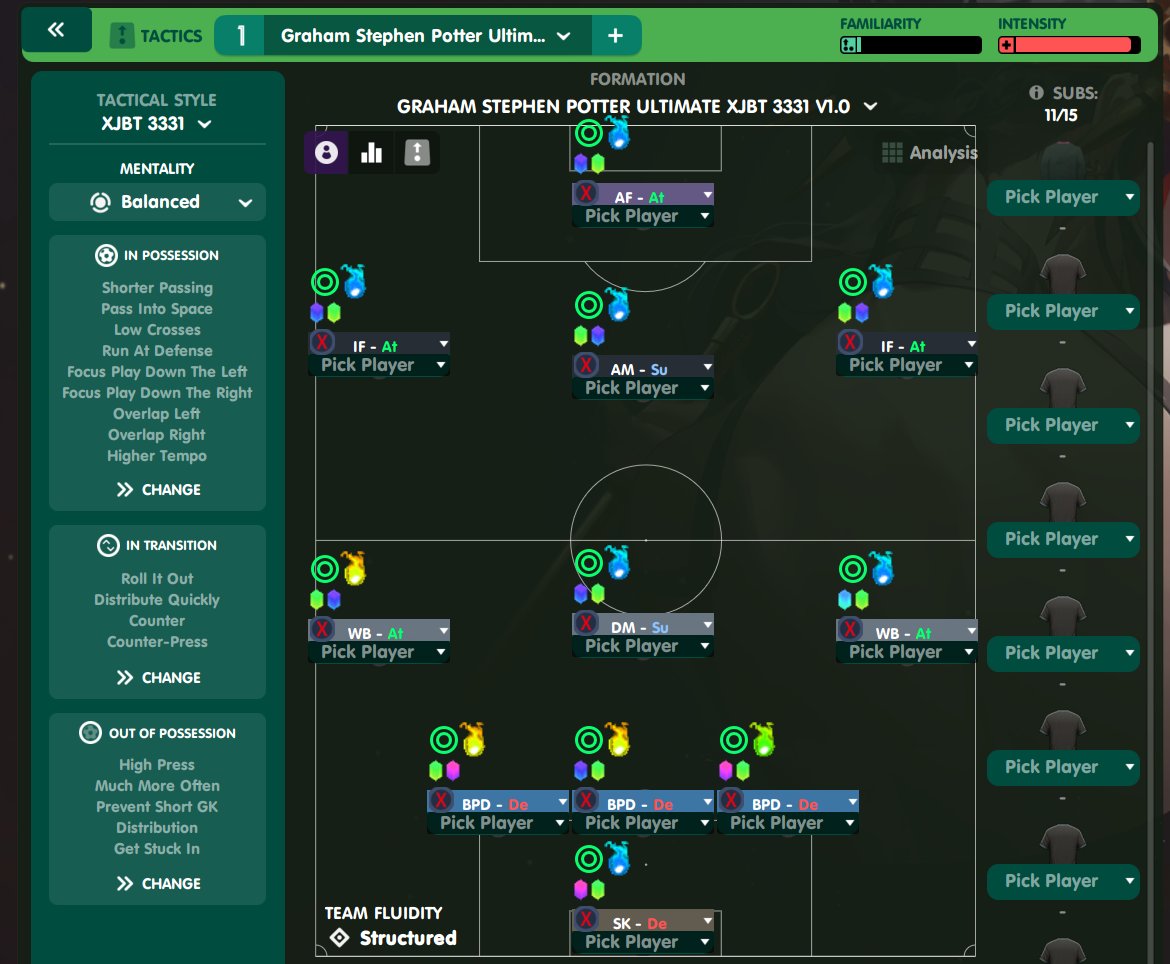Clear the DM slot with its X button

coord(587,626)
